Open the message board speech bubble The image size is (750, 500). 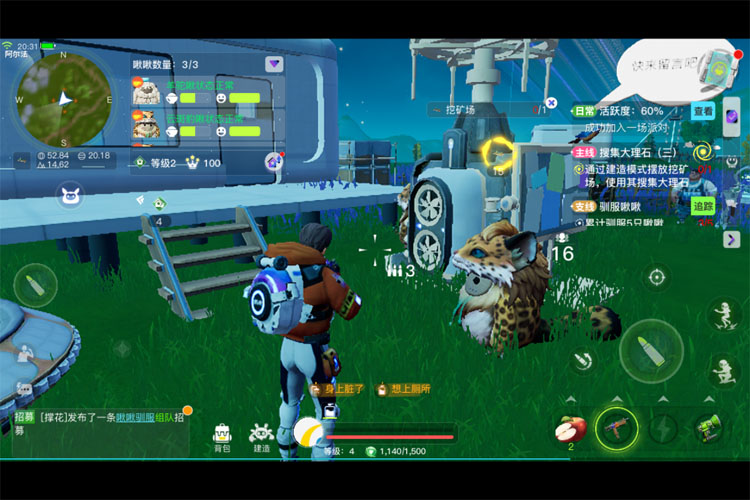click(667, 66)
